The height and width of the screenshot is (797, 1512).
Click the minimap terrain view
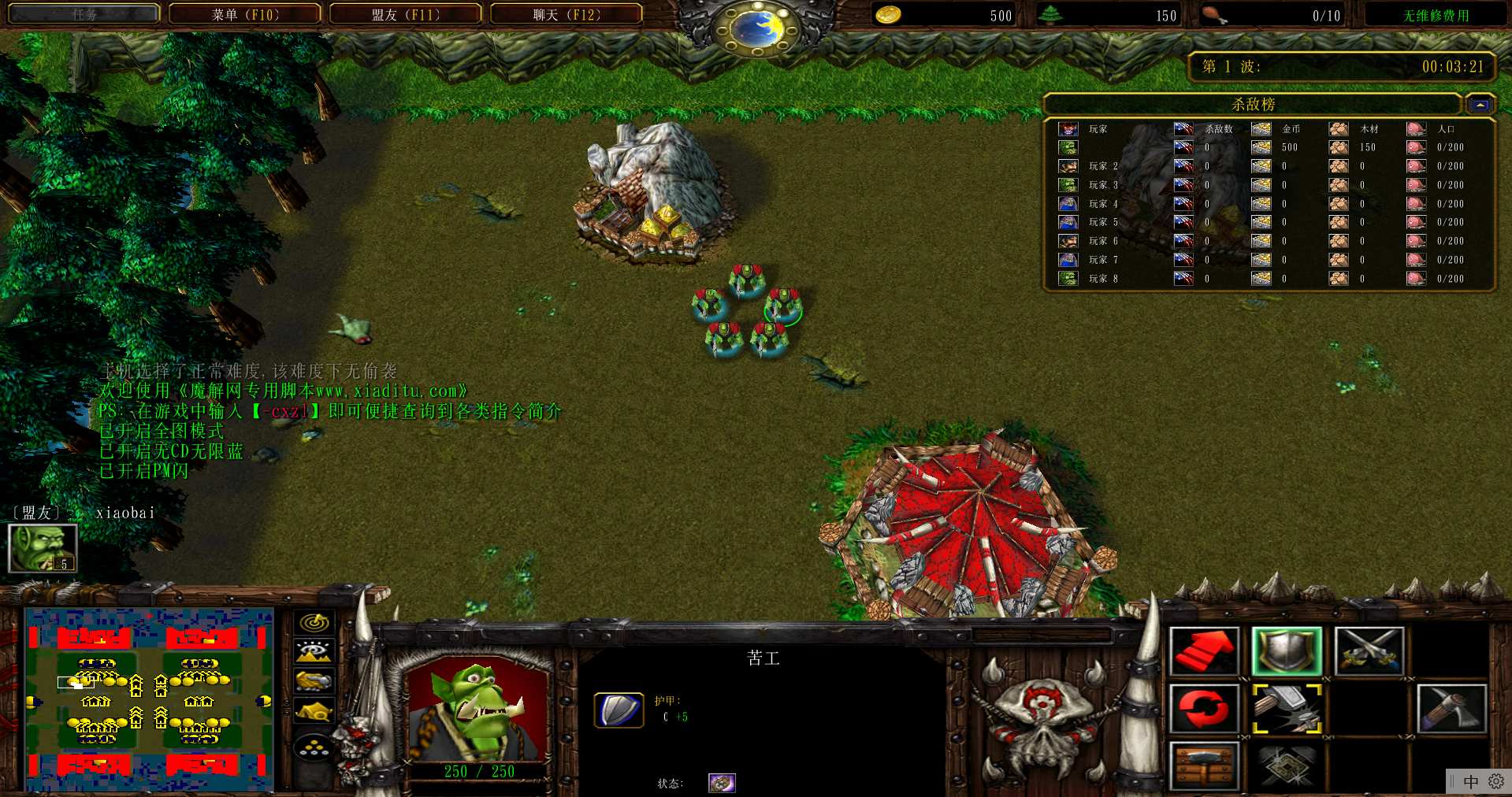coord(149,699)
